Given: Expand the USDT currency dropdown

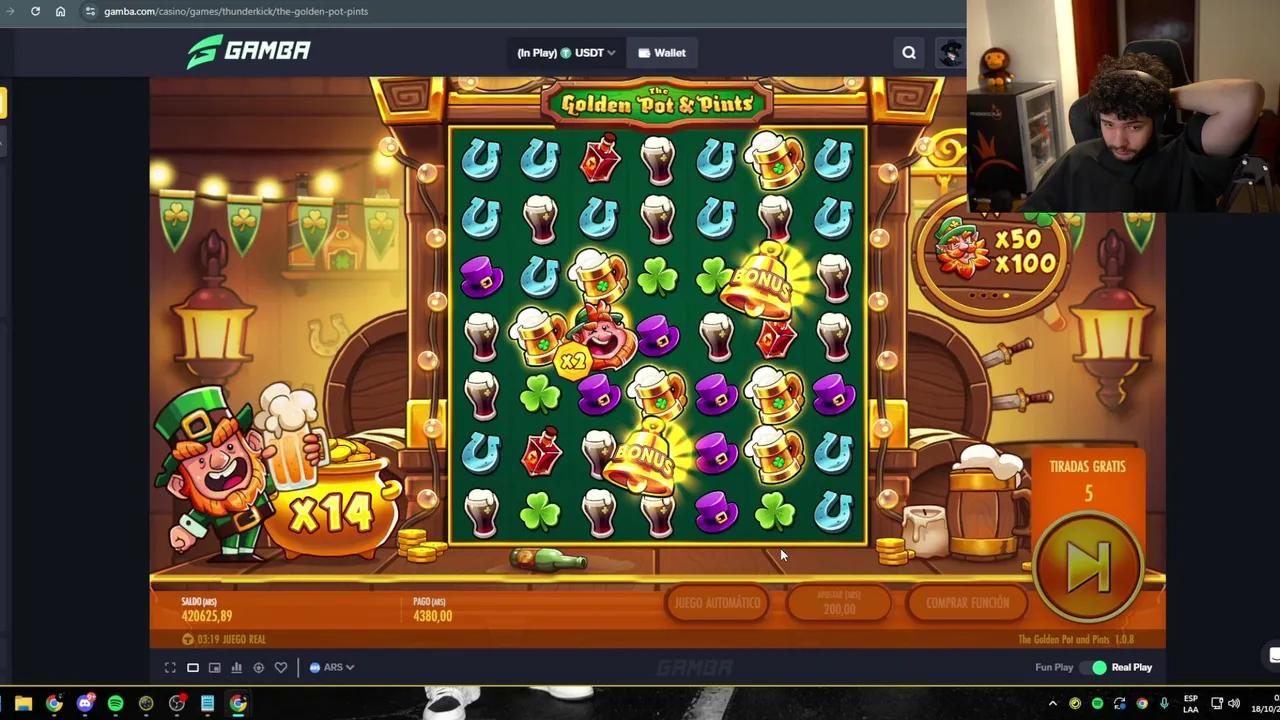Looking at the screenshot, I should click(x=566, y=53).
